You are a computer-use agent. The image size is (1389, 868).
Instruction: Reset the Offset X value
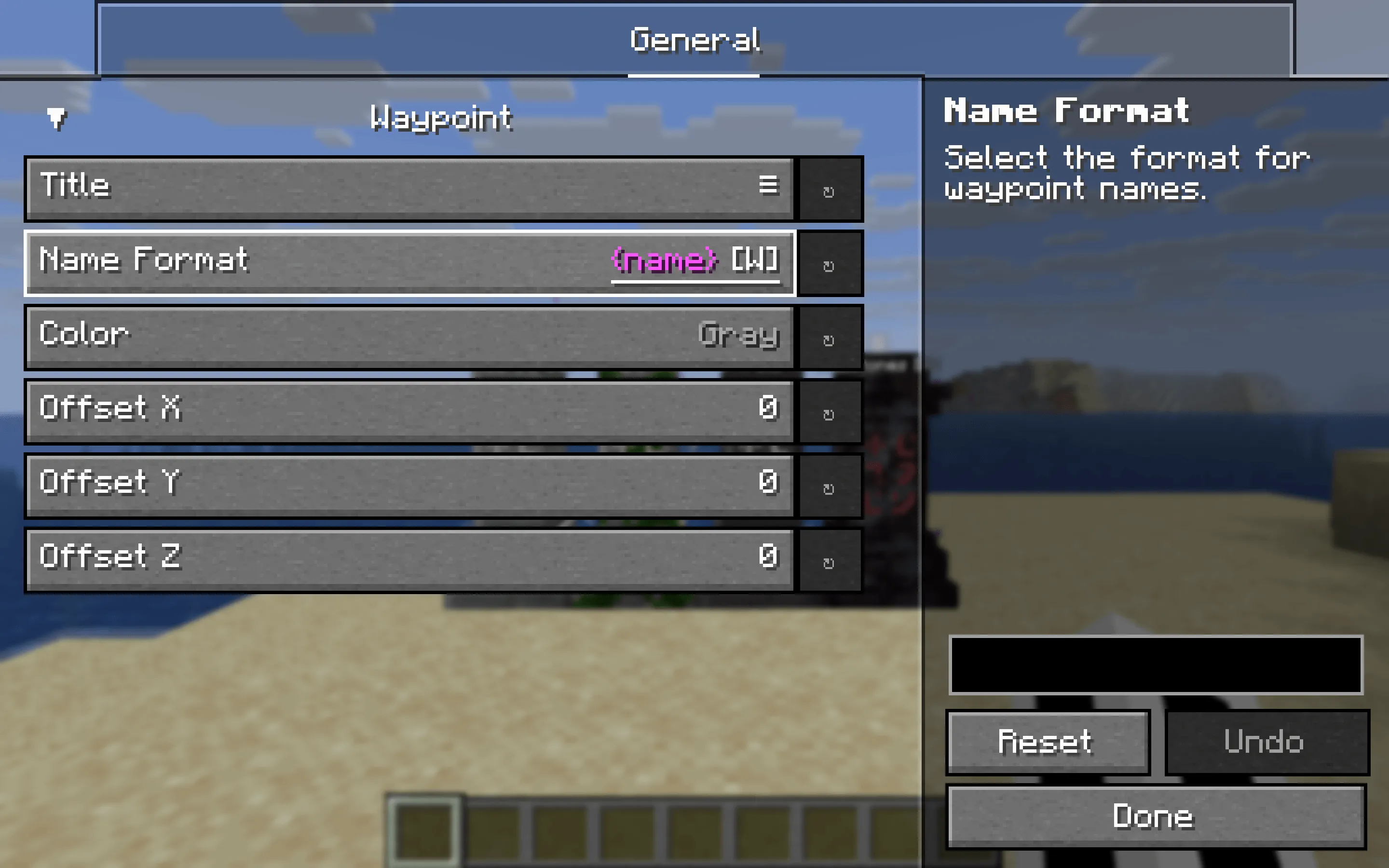(x=831, y=412)
